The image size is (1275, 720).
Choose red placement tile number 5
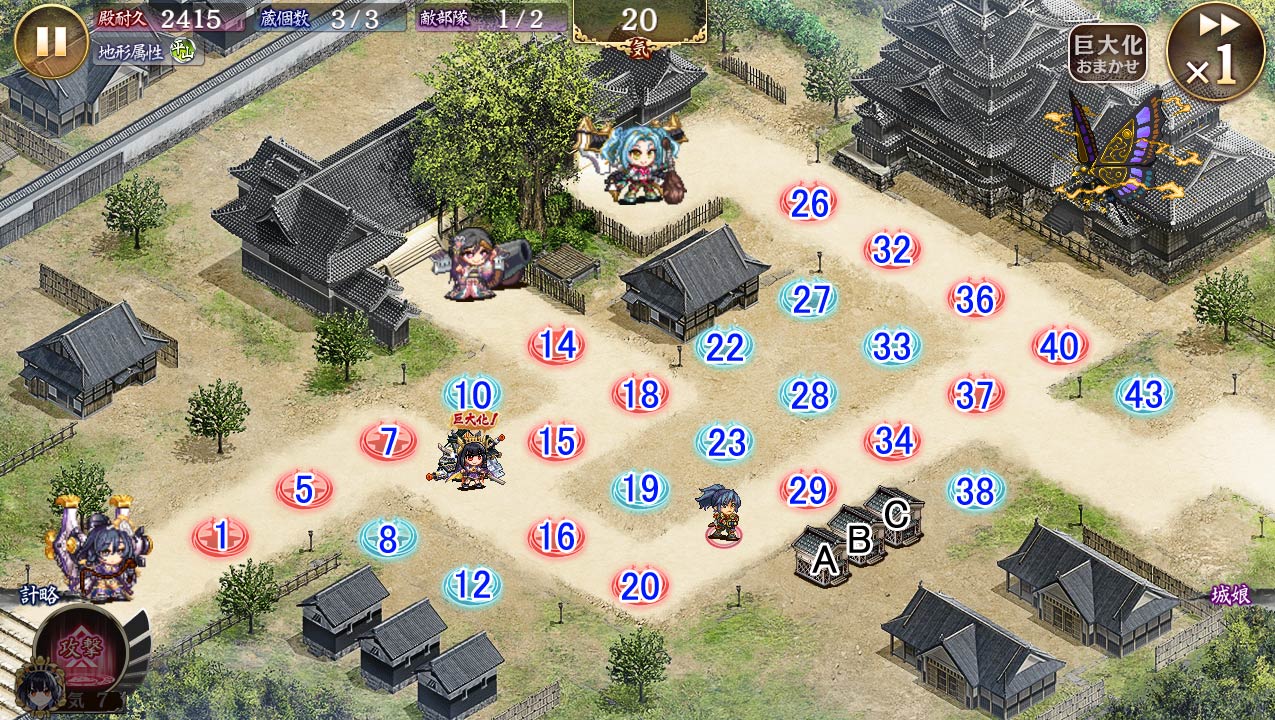click(305, 490)
